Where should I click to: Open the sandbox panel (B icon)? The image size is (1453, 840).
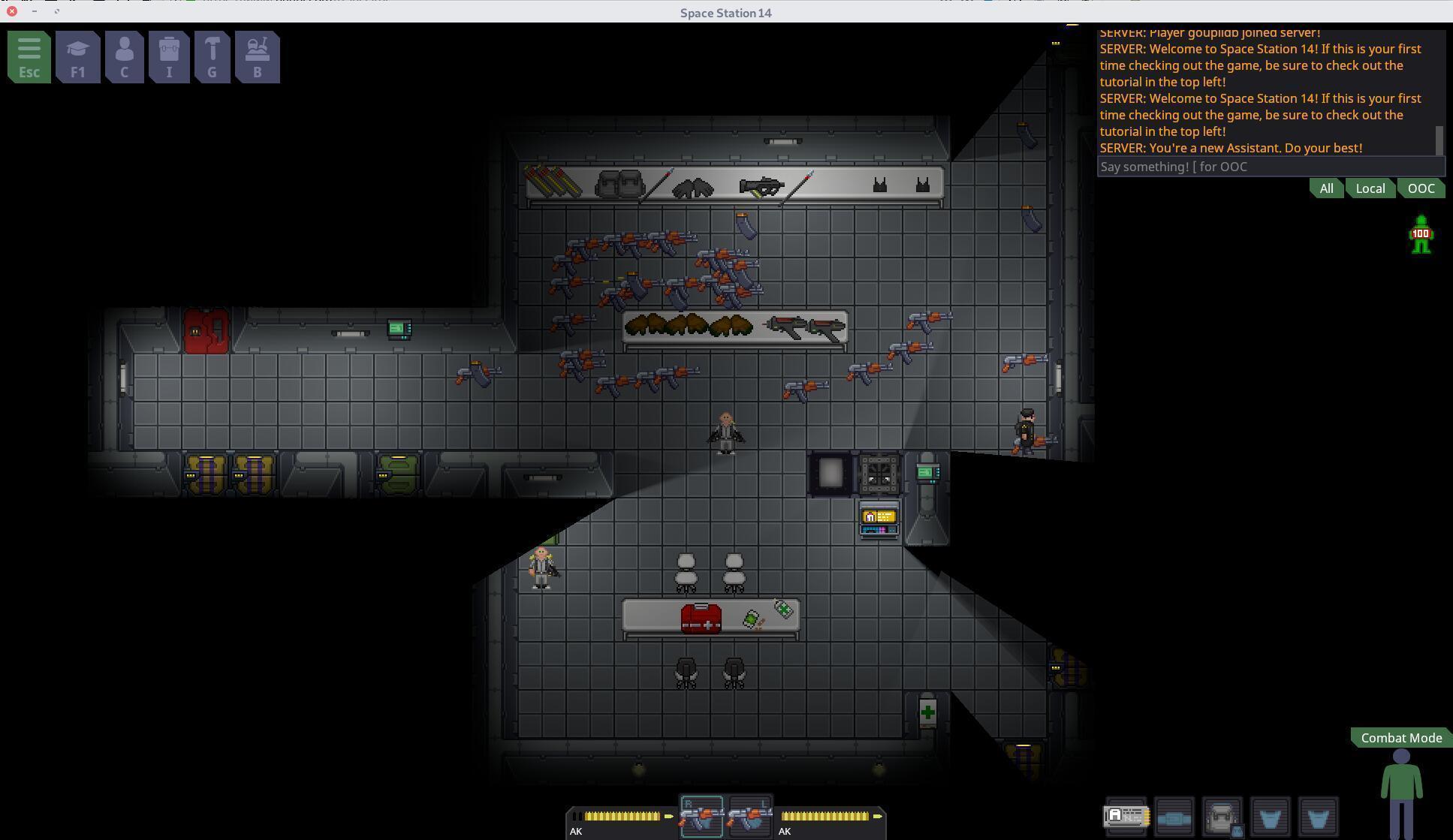coord(257,56)
